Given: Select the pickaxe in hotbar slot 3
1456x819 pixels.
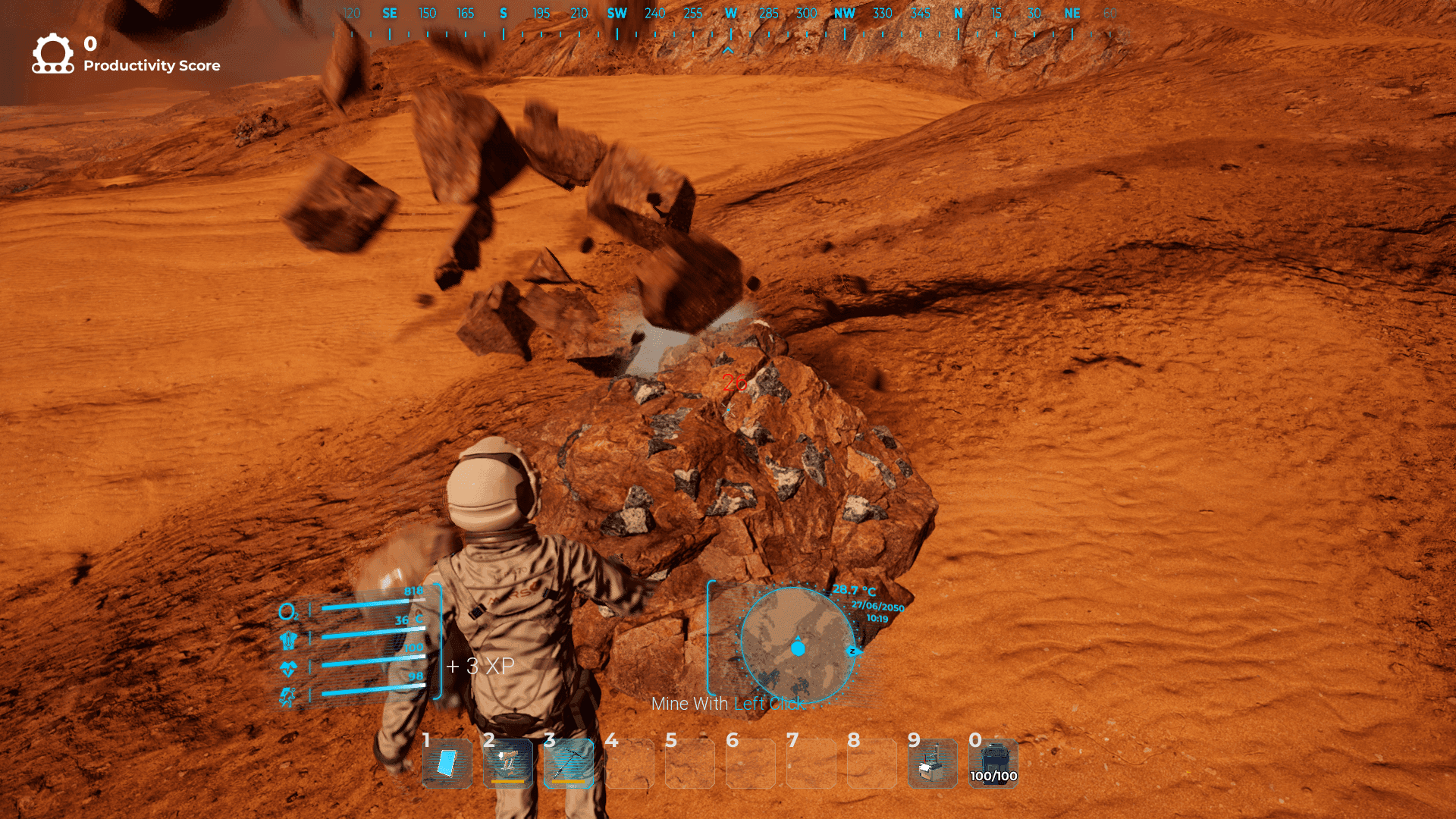Looking at the screenshot, I should (x=569, y=763).
